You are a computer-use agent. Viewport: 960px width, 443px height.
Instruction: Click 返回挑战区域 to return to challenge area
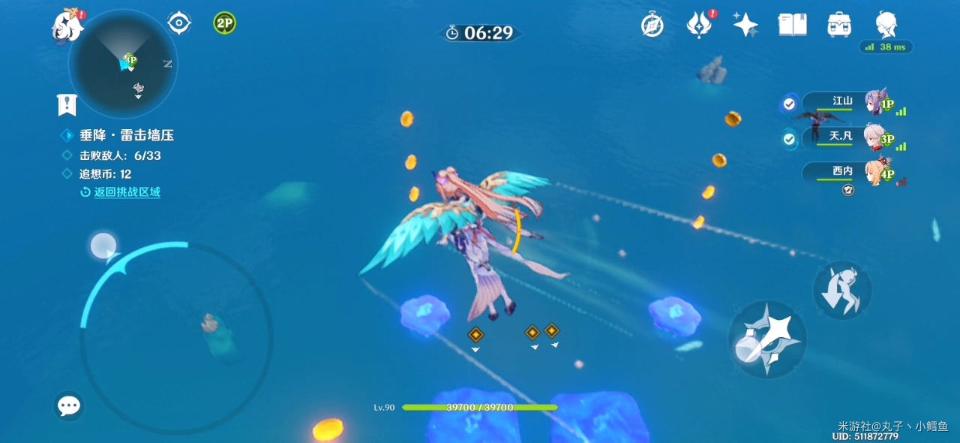126,192
